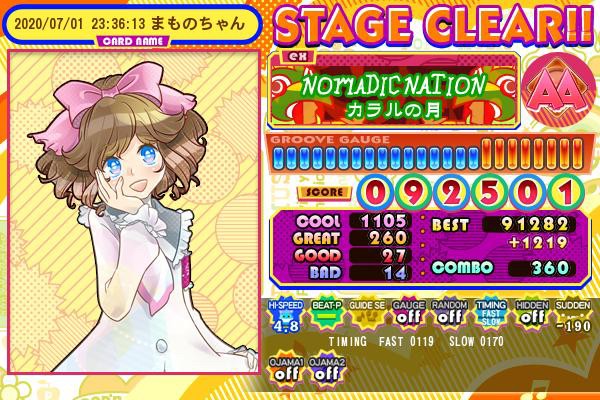The width and height of the screenshot is (600, 400).
Task: Click the BEAT-P option icon
Action: coord(325,315)
